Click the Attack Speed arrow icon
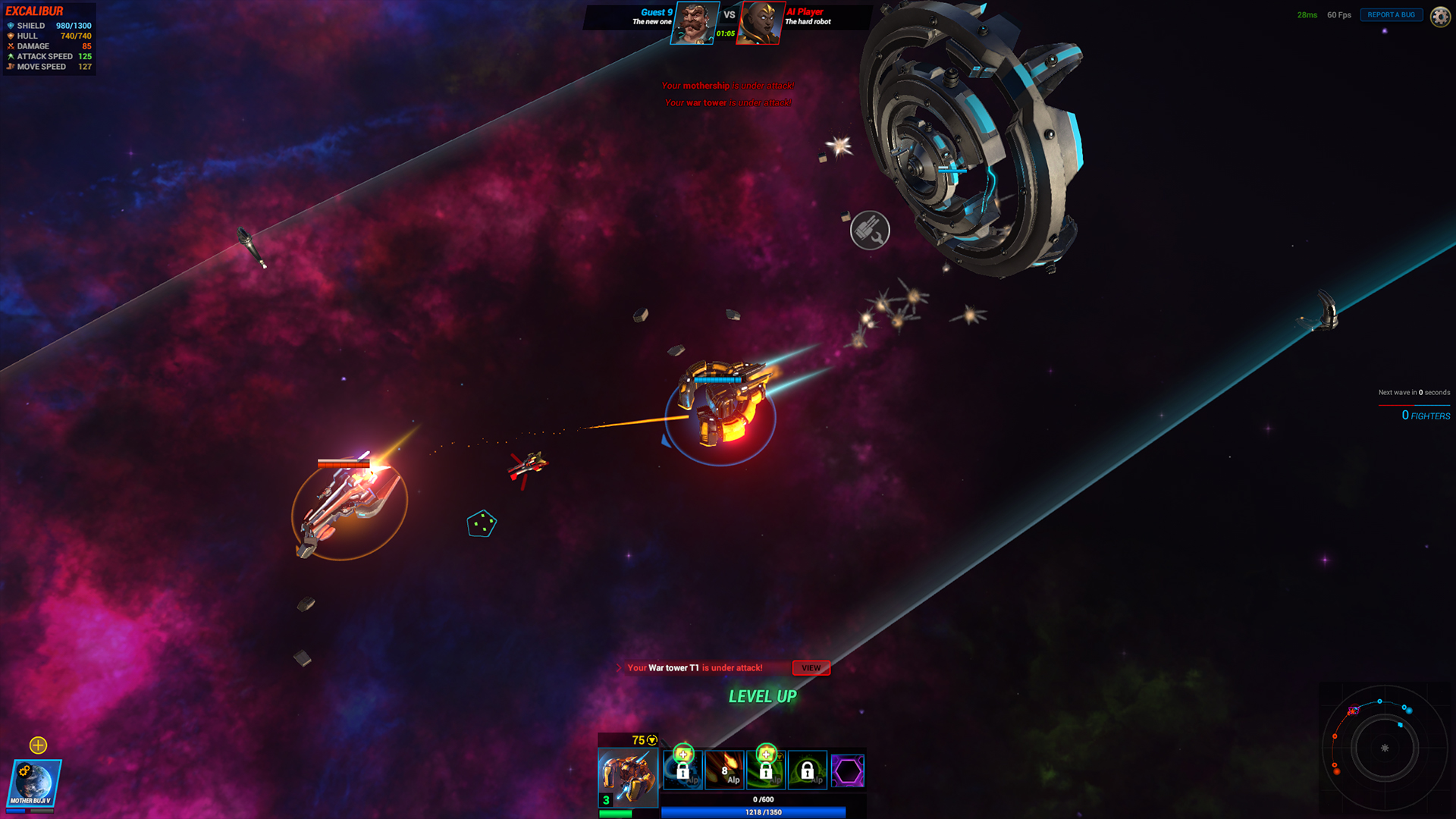 (11, 56)
